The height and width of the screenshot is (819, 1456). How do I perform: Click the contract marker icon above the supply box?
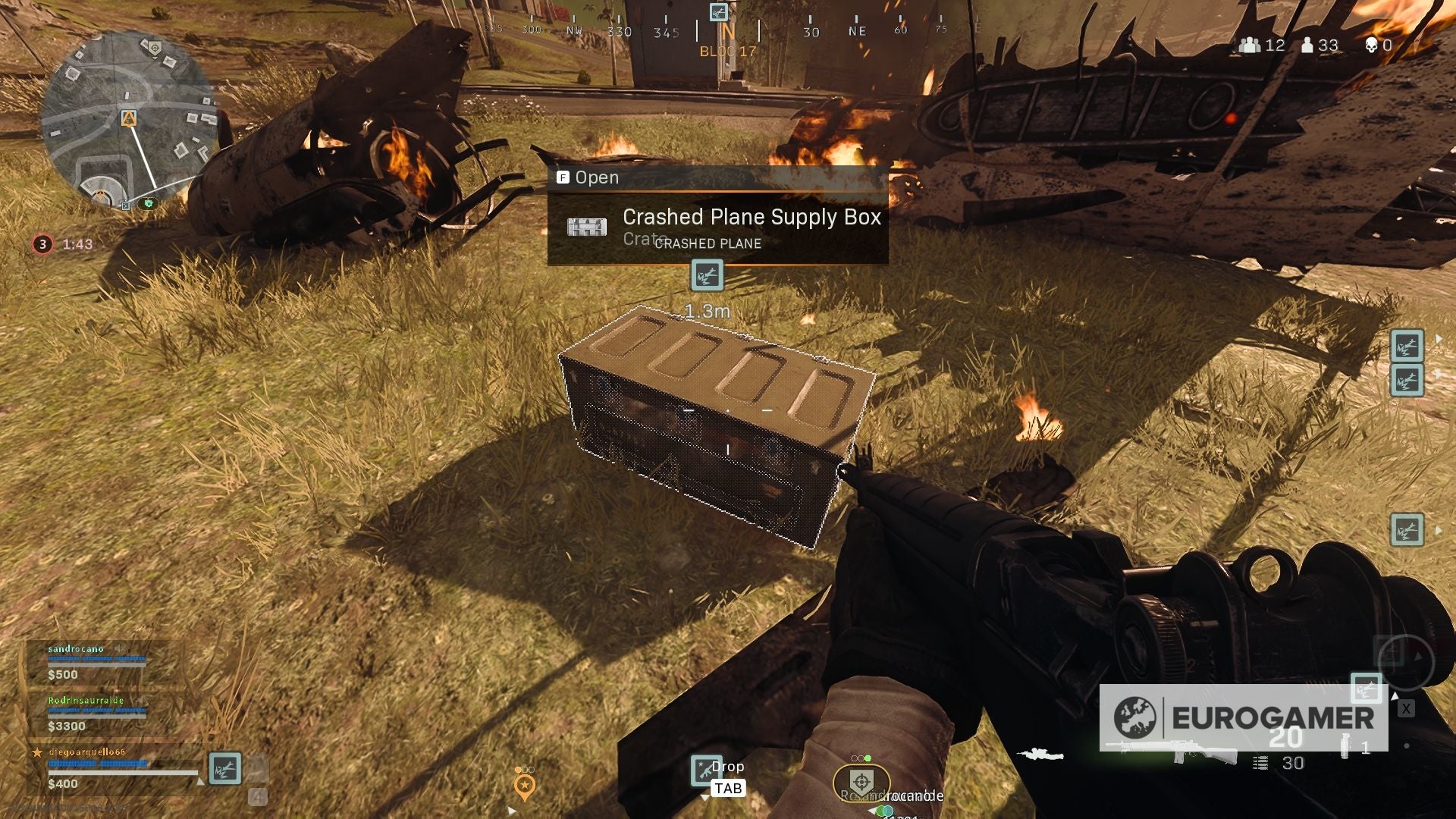point(707,276)
